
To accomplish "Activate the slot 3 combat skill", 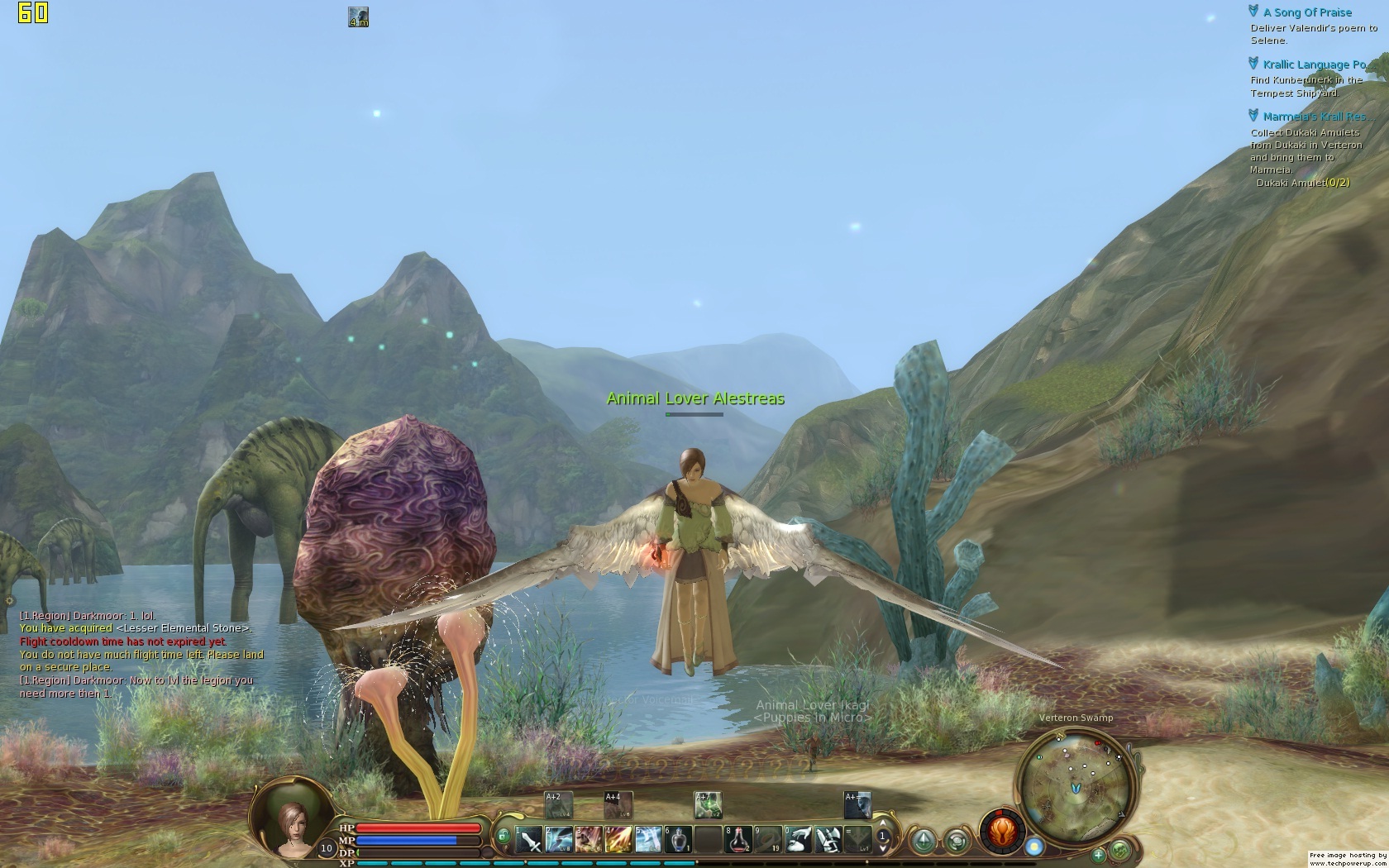I will pyautogui.click(x=588, y=839).
